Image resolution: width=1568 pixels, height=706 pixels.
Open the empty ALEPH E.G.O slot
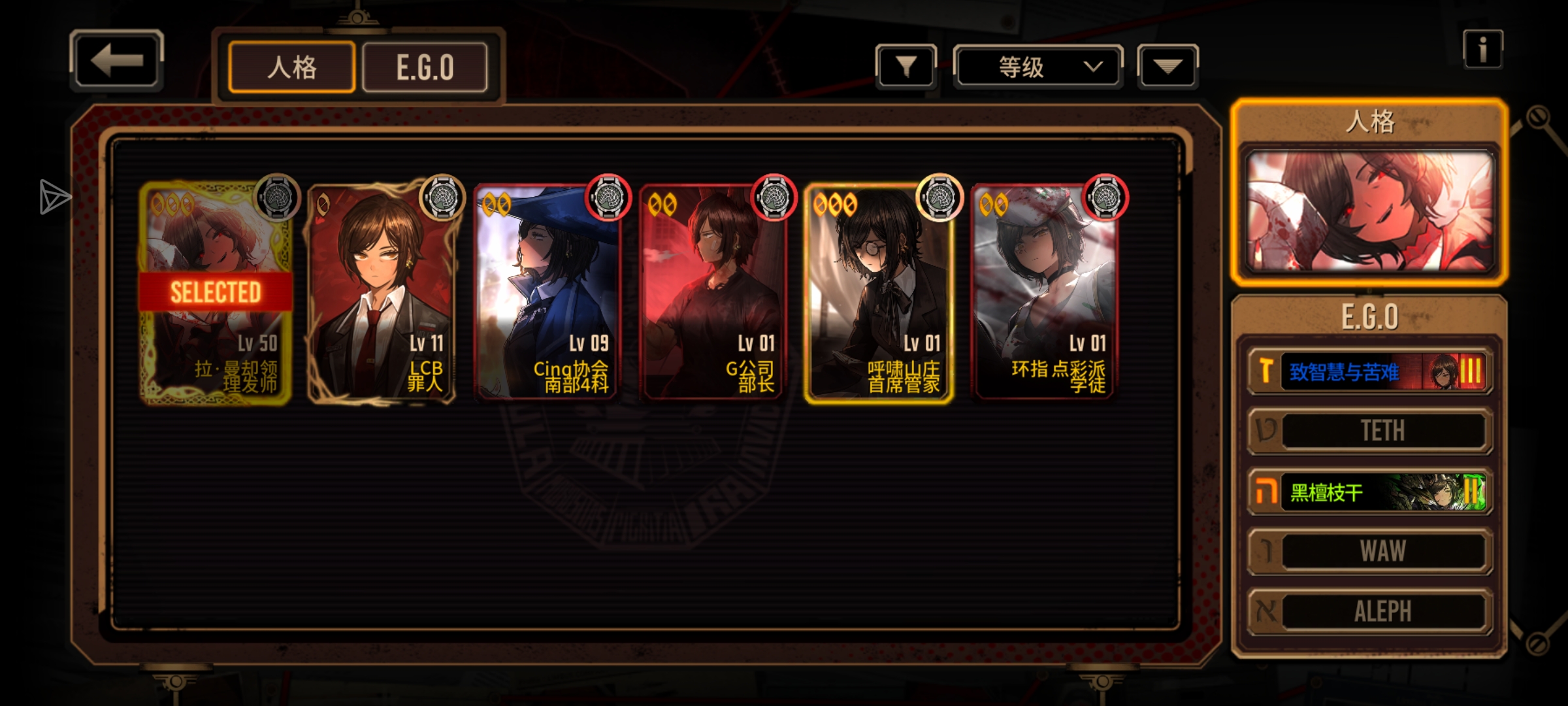[1369, 612]
